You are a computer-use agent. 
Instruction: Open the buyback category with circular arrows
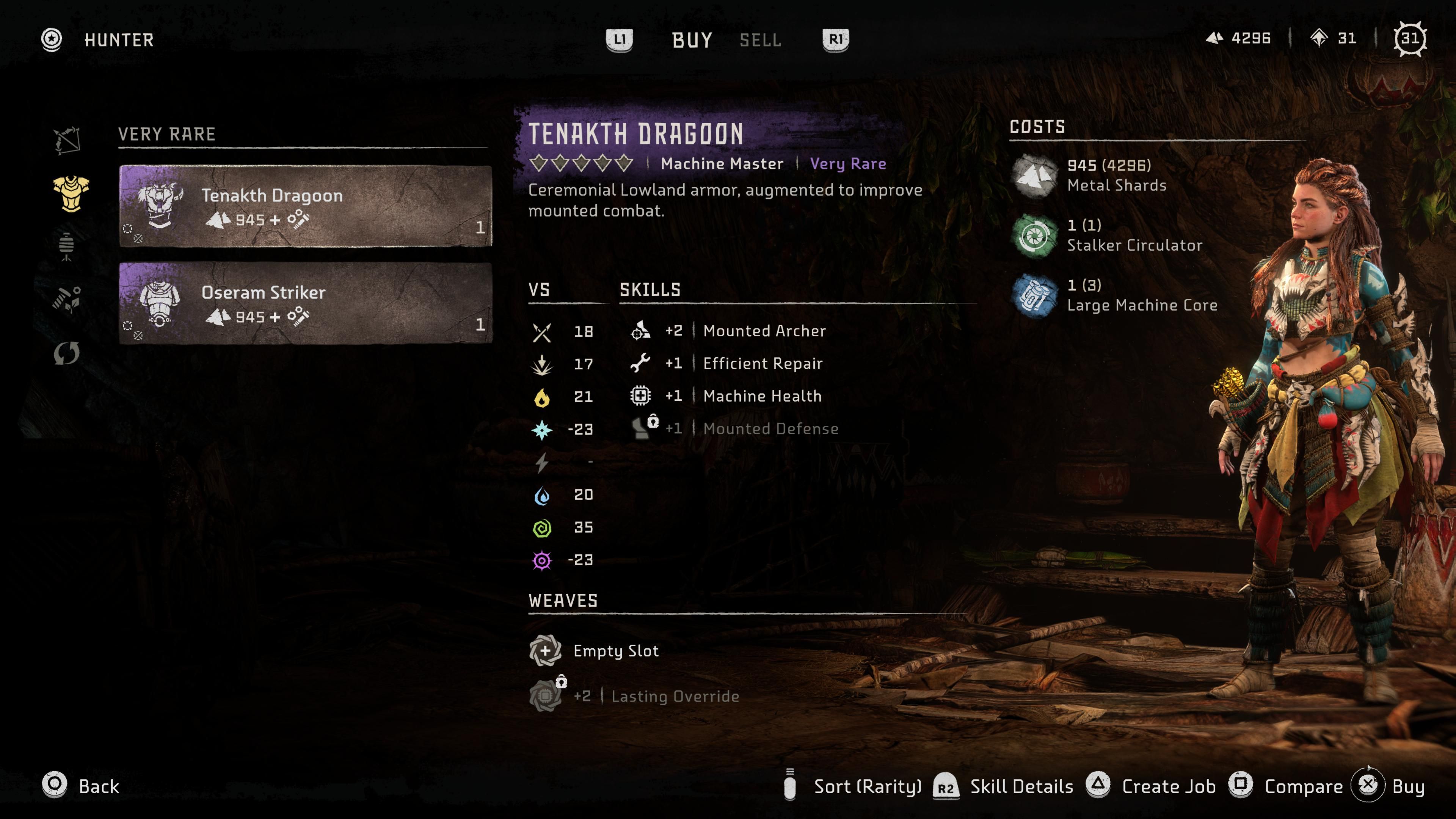(67, 354)
